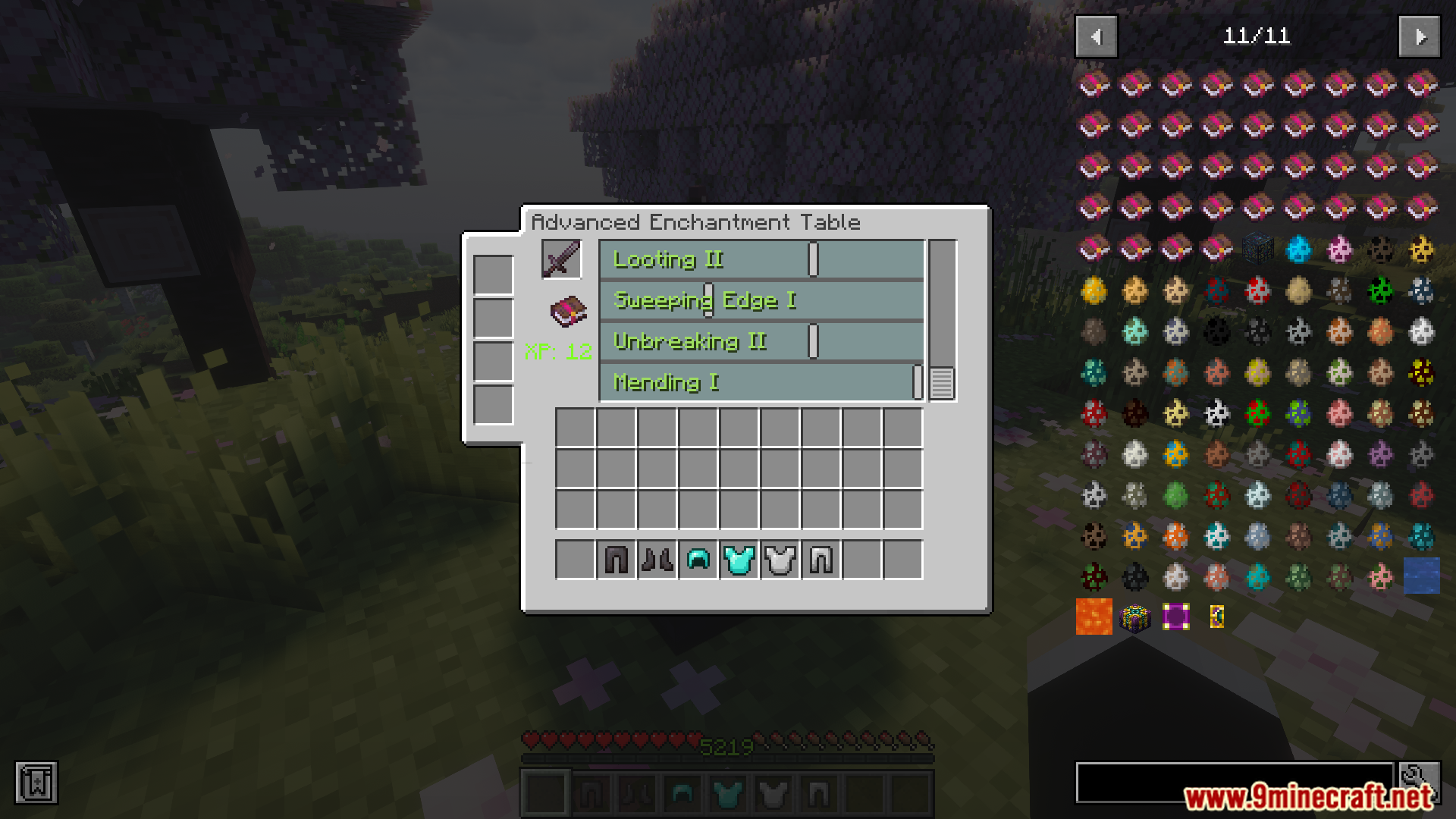
Task: Select the iron chestplate hotbar item
Action: point(778,560)
